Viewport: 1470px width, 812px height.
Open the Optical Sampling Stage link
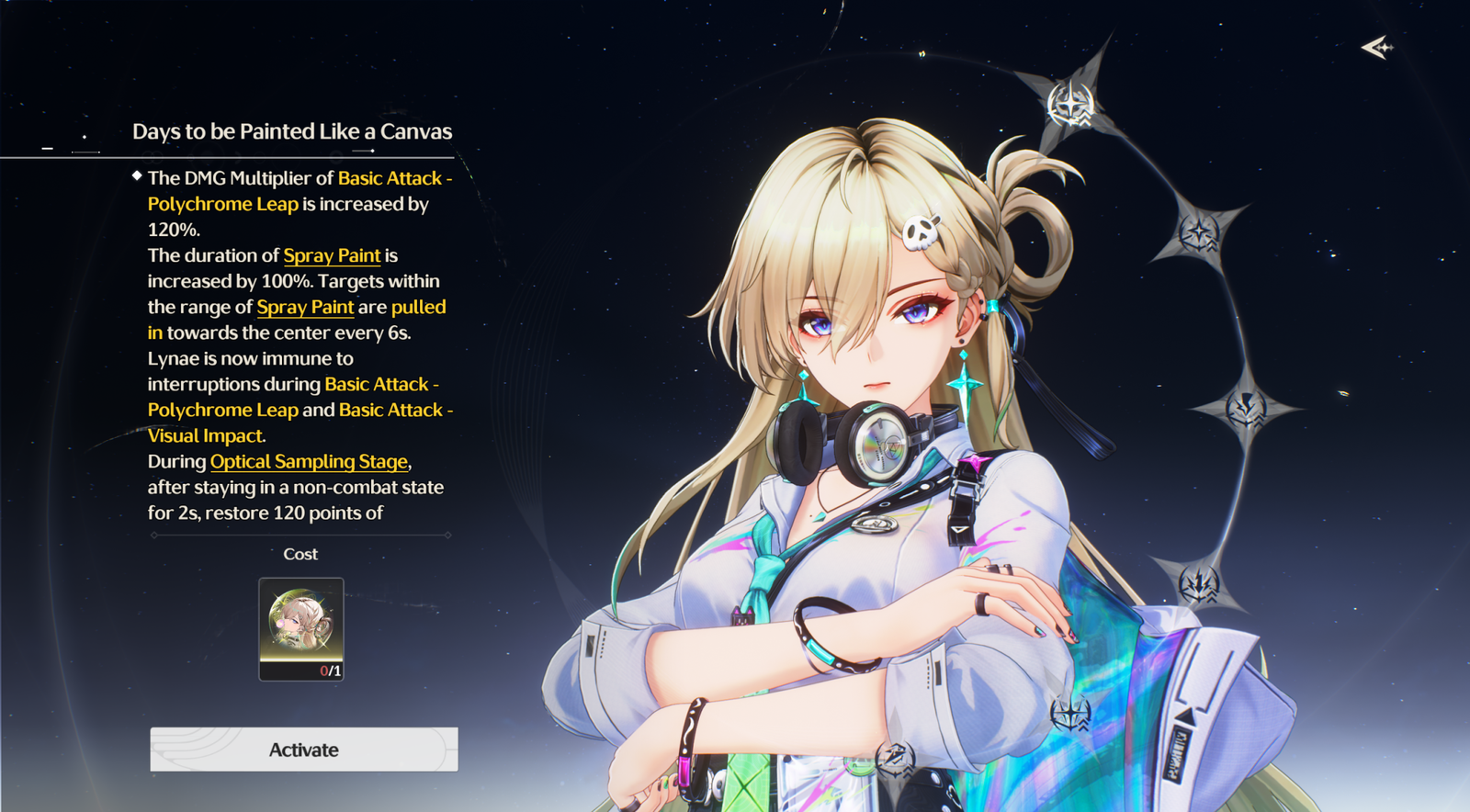click(309, 461)
